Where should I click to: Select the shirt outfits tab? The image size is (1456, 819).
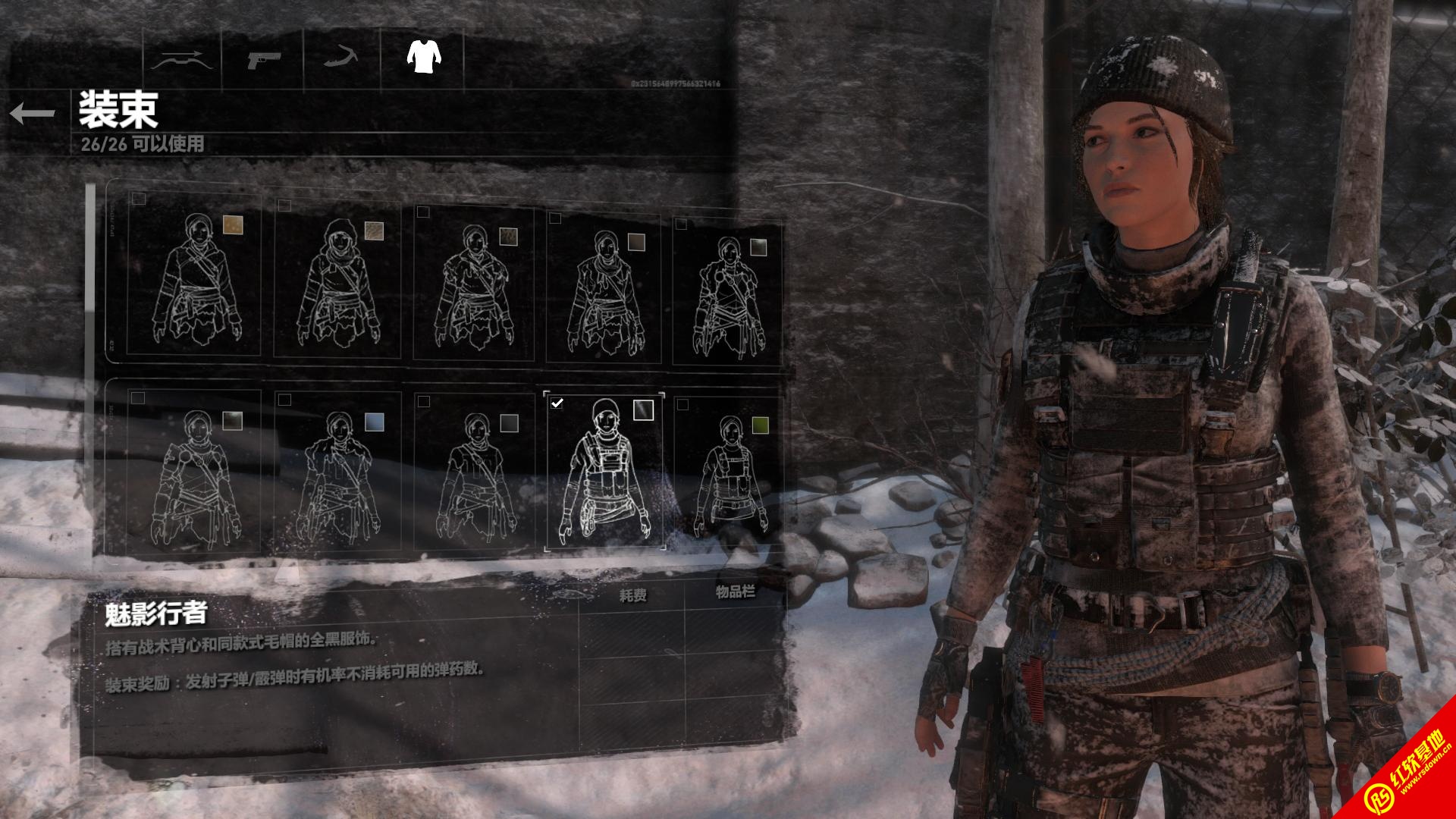click(x=424, y=56)
